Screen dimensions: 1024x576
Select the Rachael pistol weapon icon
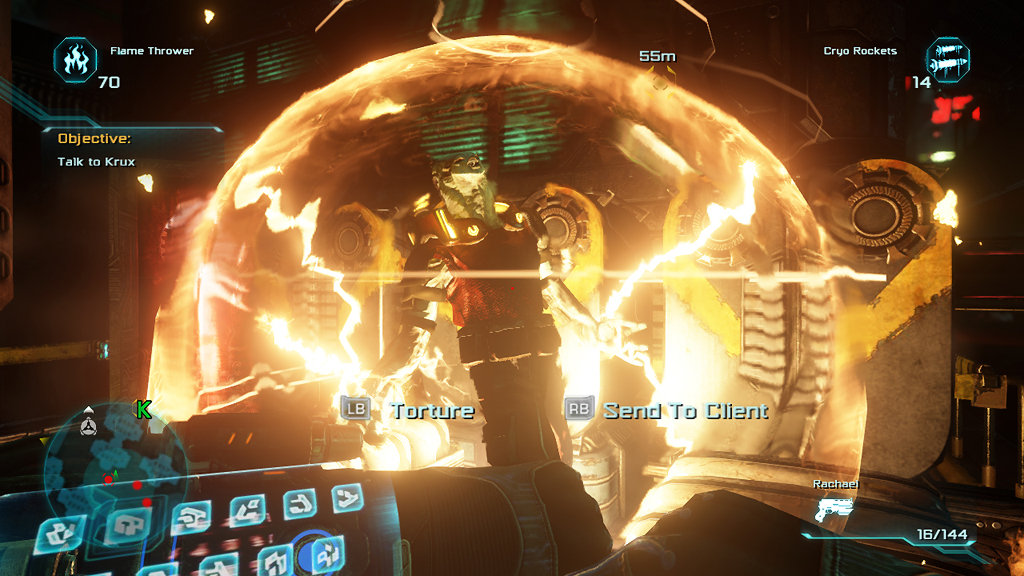click(835, 511)
